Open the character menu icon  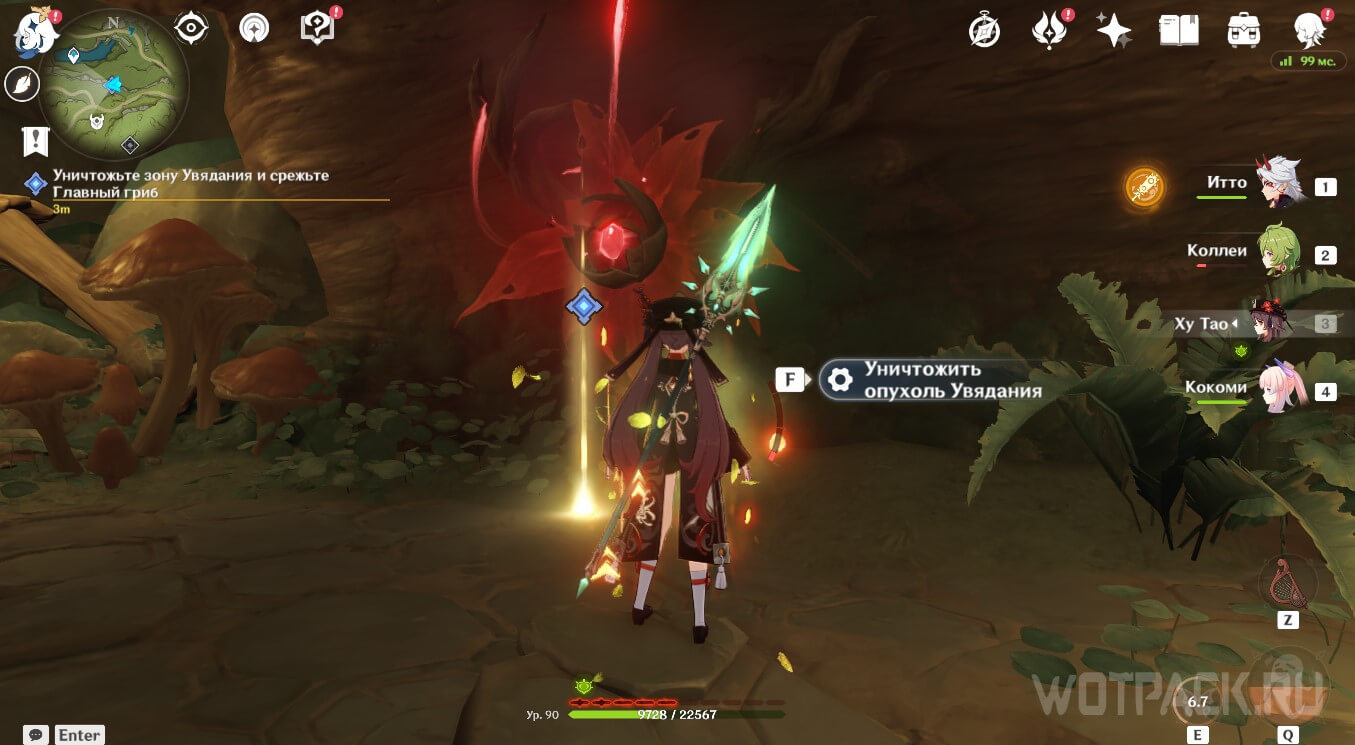[x=1308, y=31]
